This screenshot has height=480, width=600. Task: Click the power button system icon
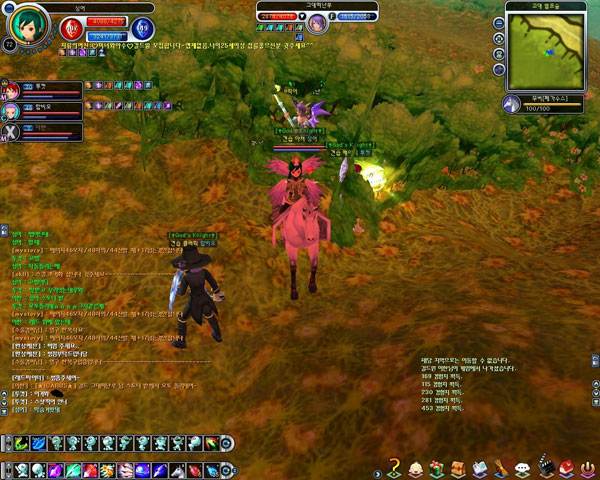click(x=587, y=466)
